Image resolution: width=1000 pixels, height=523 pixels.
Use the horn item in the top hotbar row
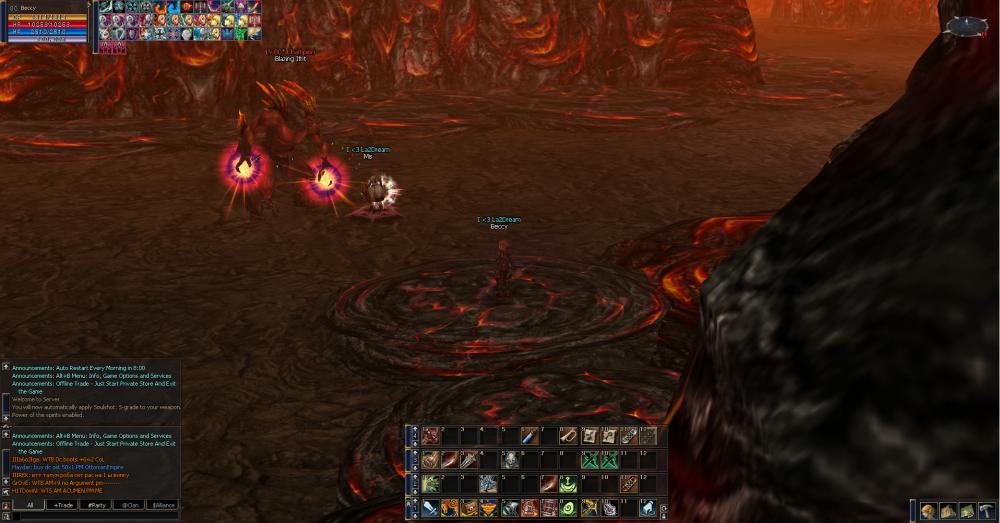568,436
